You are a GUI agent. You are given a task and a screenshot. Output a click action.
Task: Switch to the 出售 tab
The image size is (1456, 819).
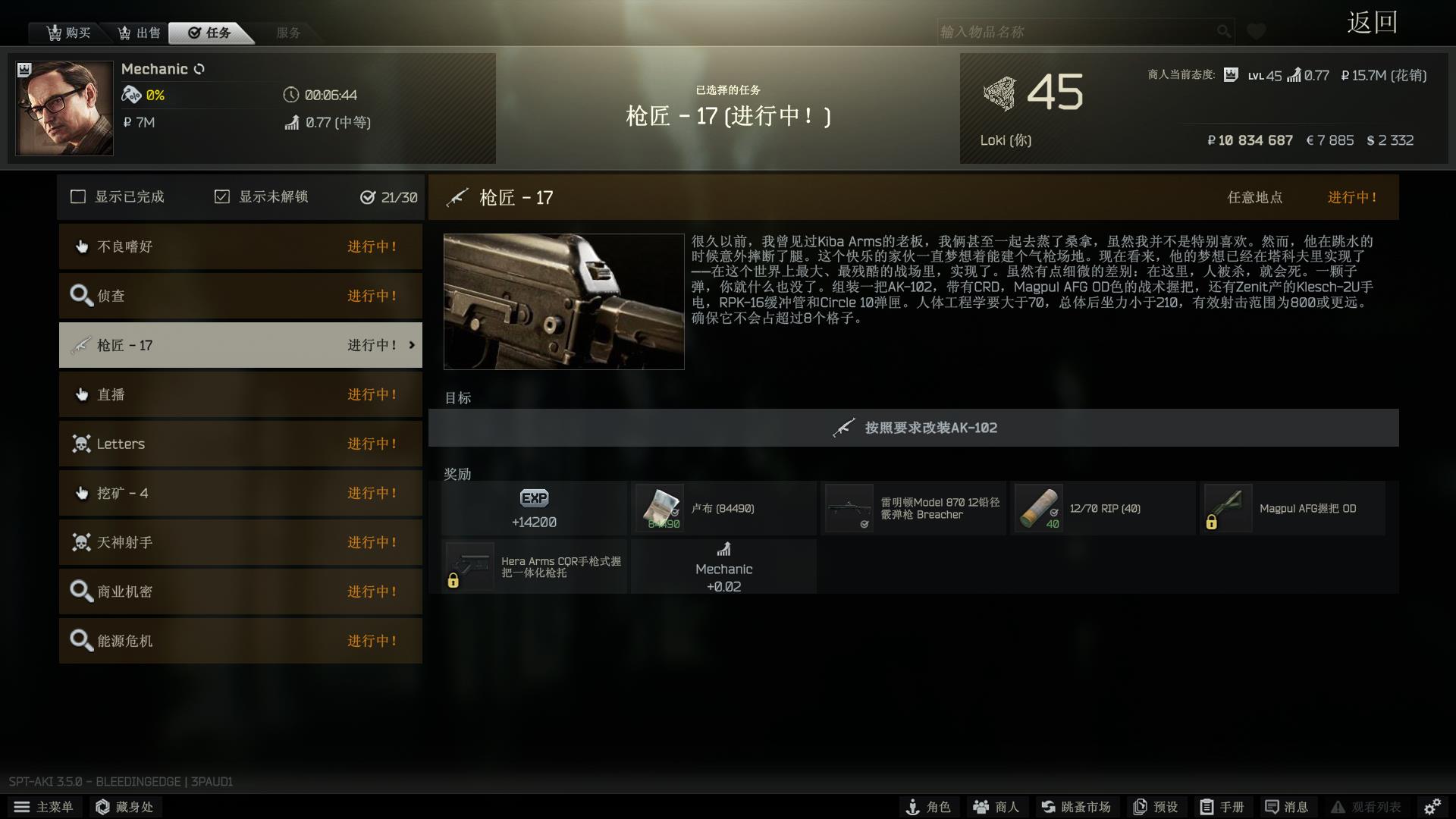pos(139,33)
